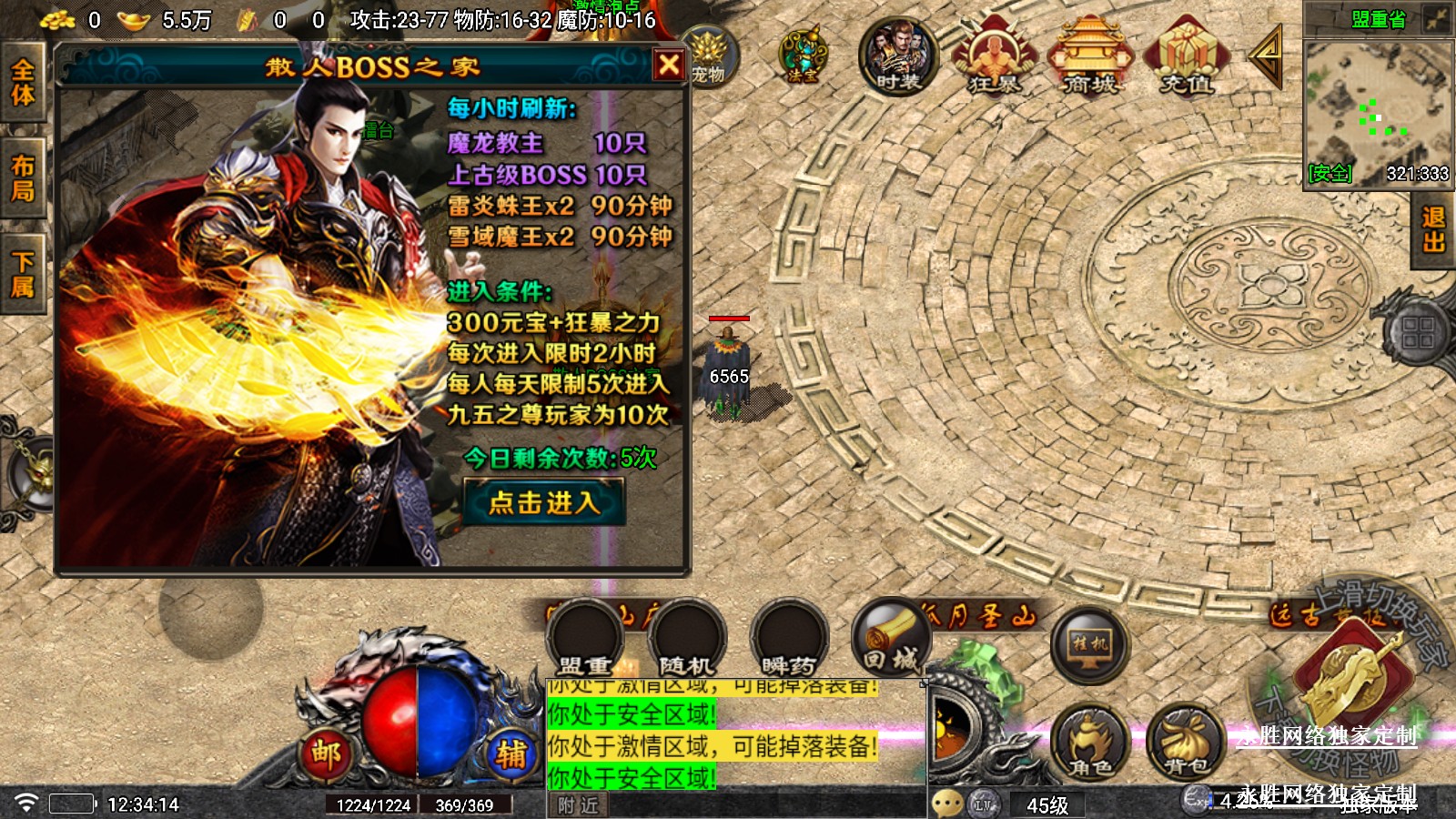Viewport: 1456px width, 819px height.
Task: Open the 邮 mail button
Action: point(327,753)
